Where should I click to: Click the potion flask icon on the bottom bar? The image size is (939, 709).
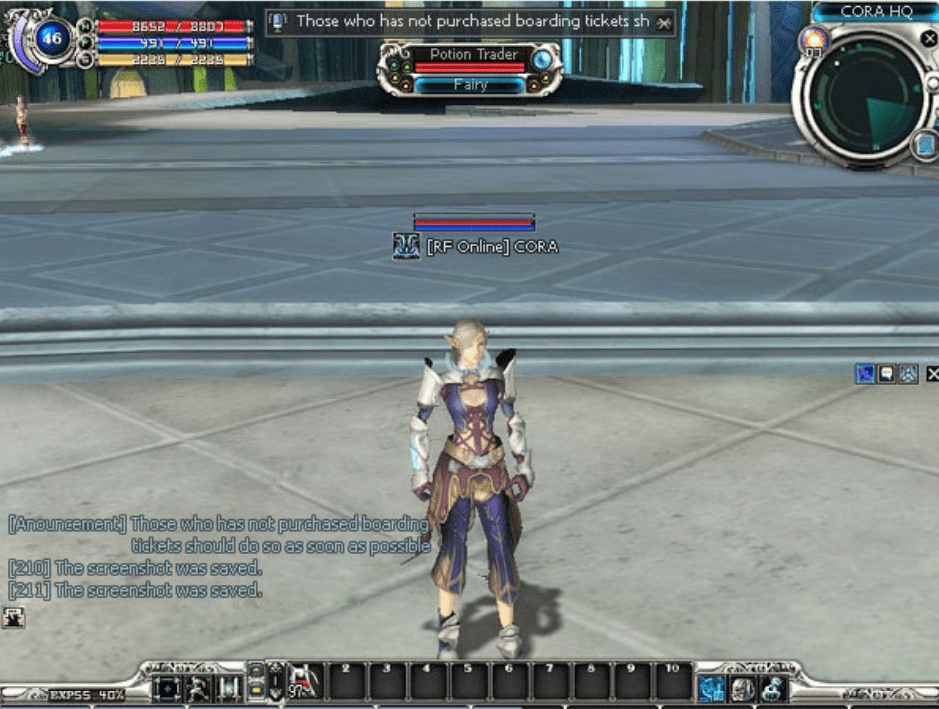point(771,688)
